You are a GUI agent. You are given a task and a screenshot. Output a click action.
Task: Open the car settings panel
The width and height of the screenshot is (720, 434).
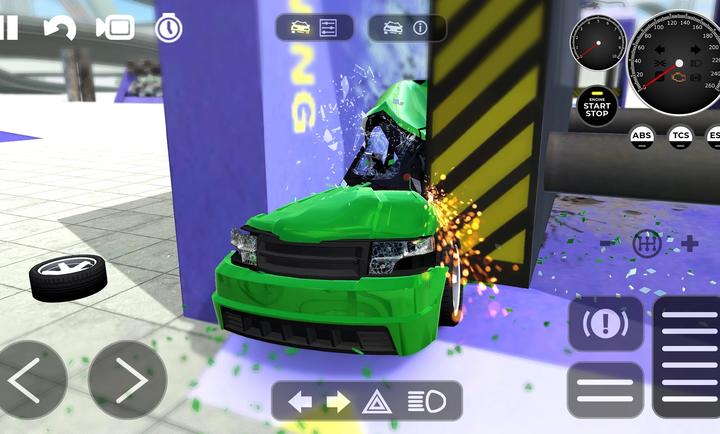pos(315,27)
